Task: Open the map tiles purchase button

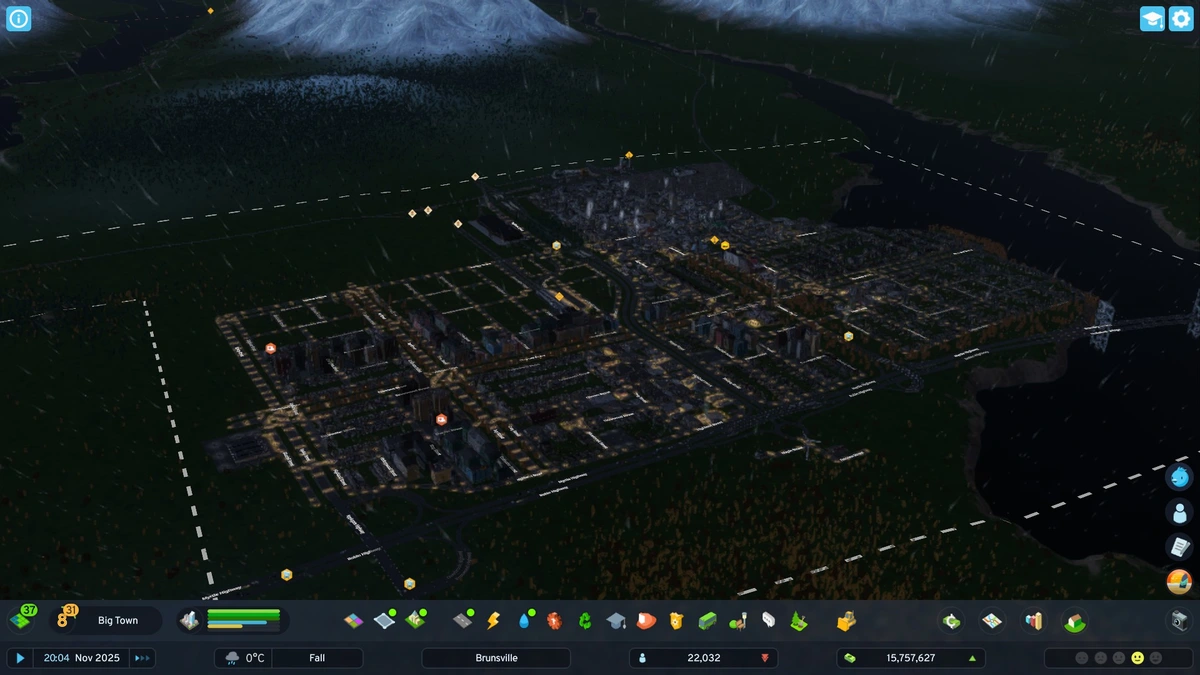Action: click(x=21, y=620)
